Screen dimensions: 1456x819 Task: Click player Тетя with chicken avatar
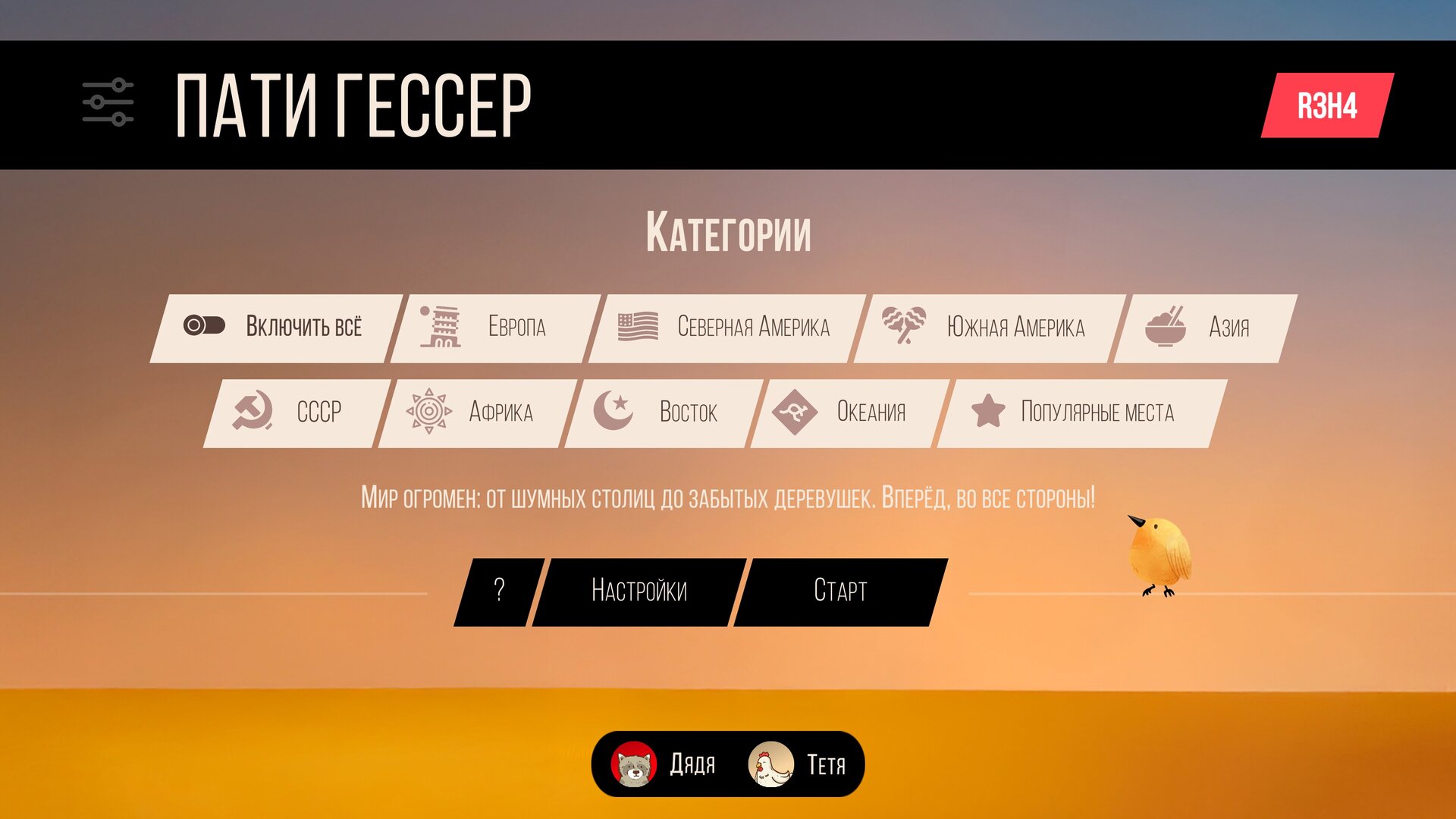(x=798, y=764)
